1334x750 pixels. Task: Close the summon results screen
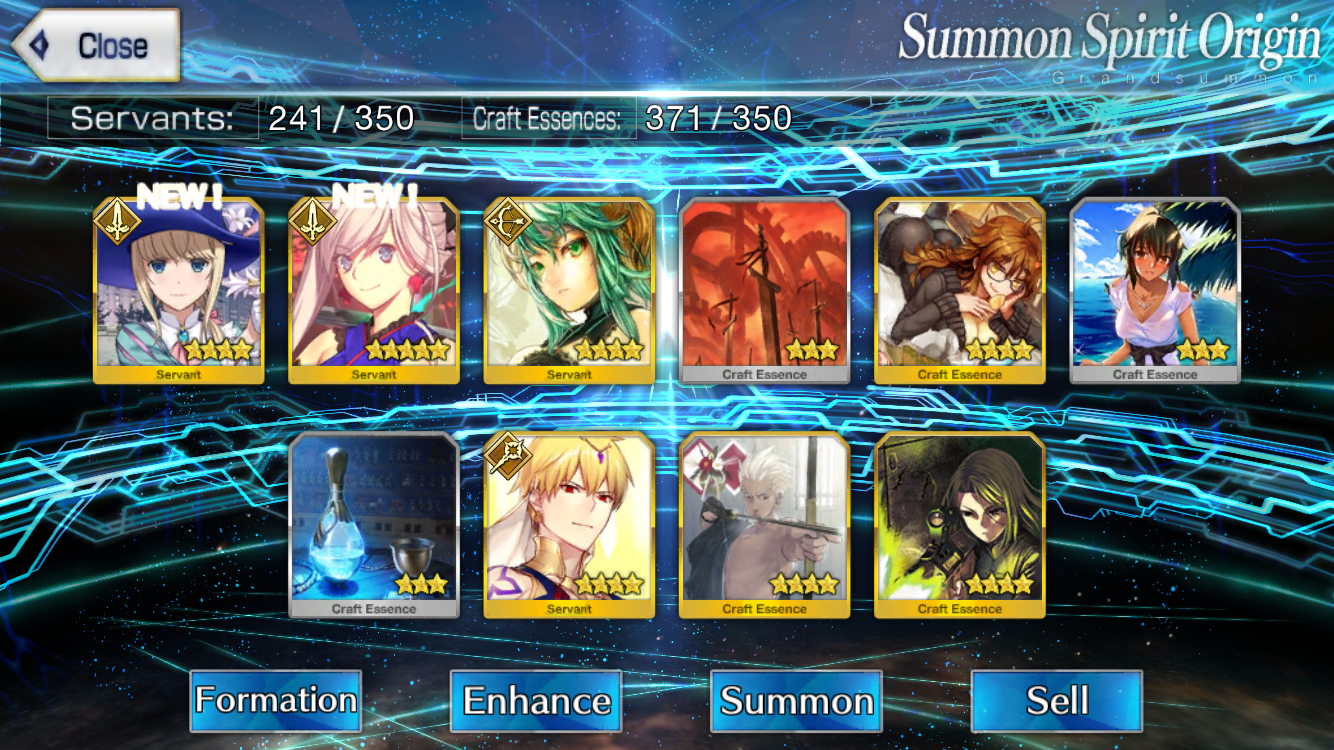click(96, 45)
